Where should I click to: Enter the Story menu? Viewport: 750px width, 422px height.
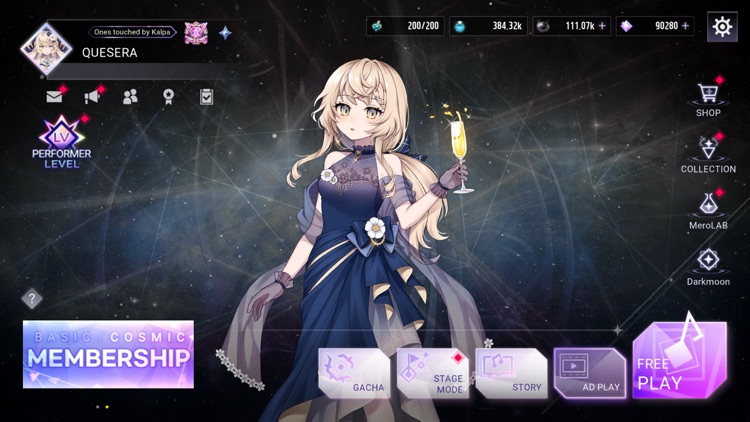point(511,372)
